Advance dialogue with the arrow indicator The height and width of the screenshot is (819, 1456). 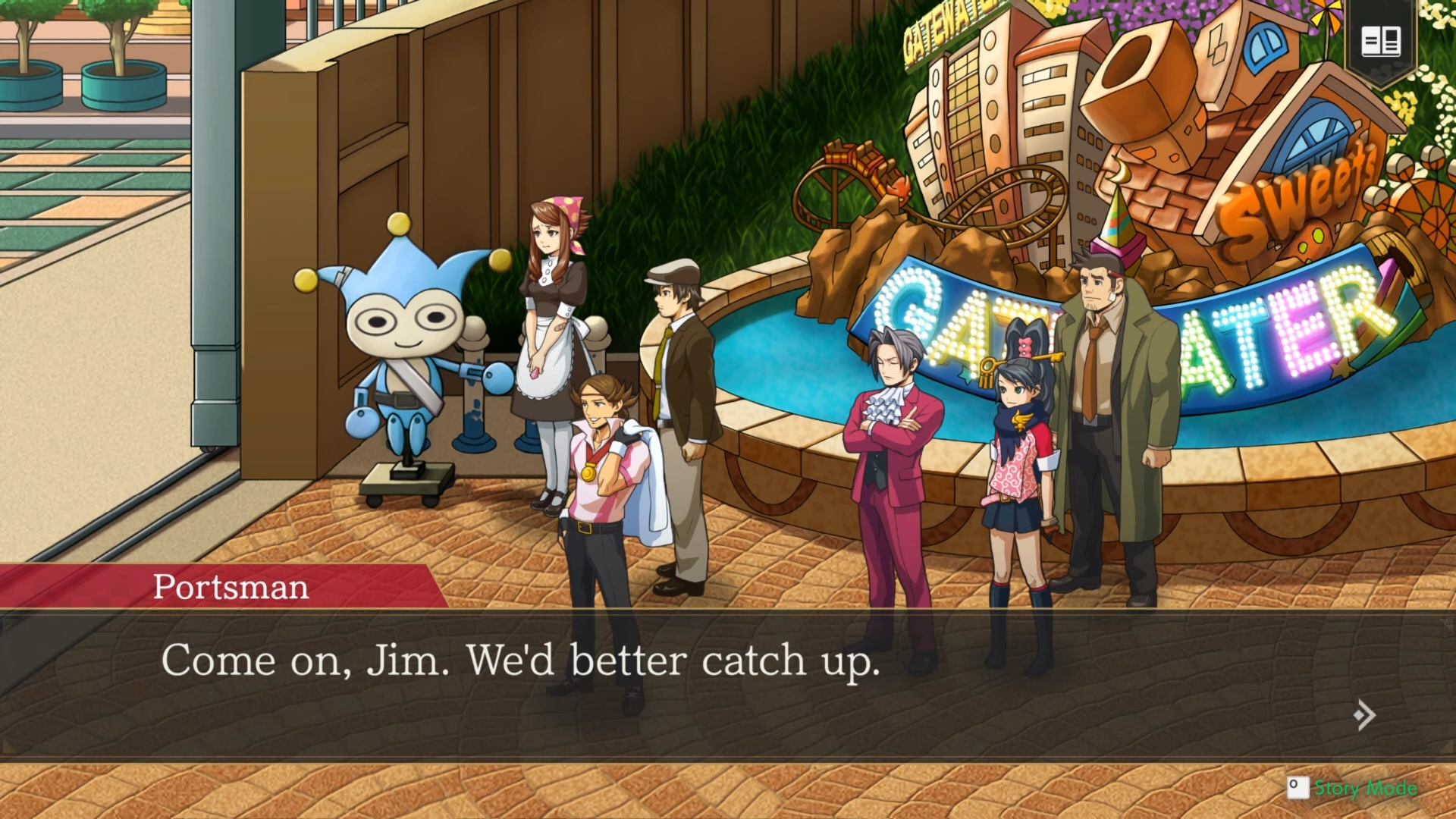(1364, 714)
